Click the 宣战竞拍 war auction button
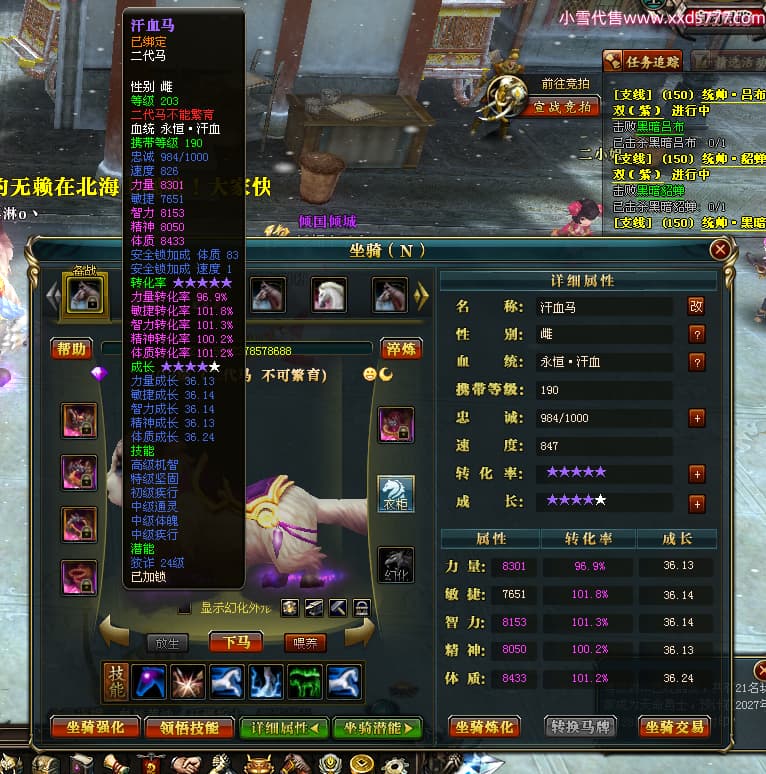The height and width of the screenshot is (774, 766). coord(562,106)
